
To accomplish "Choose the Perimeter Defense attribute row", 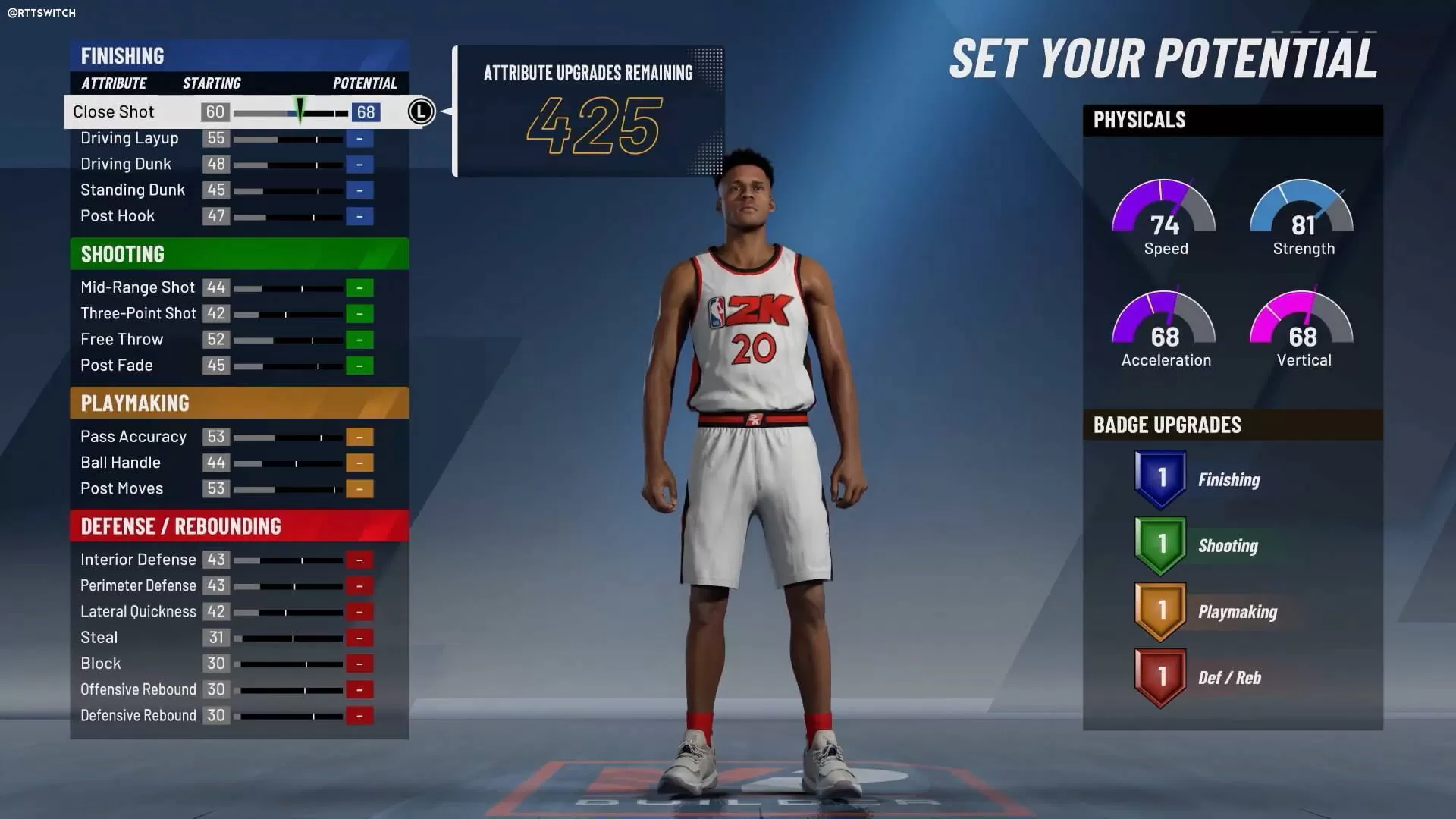I will tap(138, 585).
